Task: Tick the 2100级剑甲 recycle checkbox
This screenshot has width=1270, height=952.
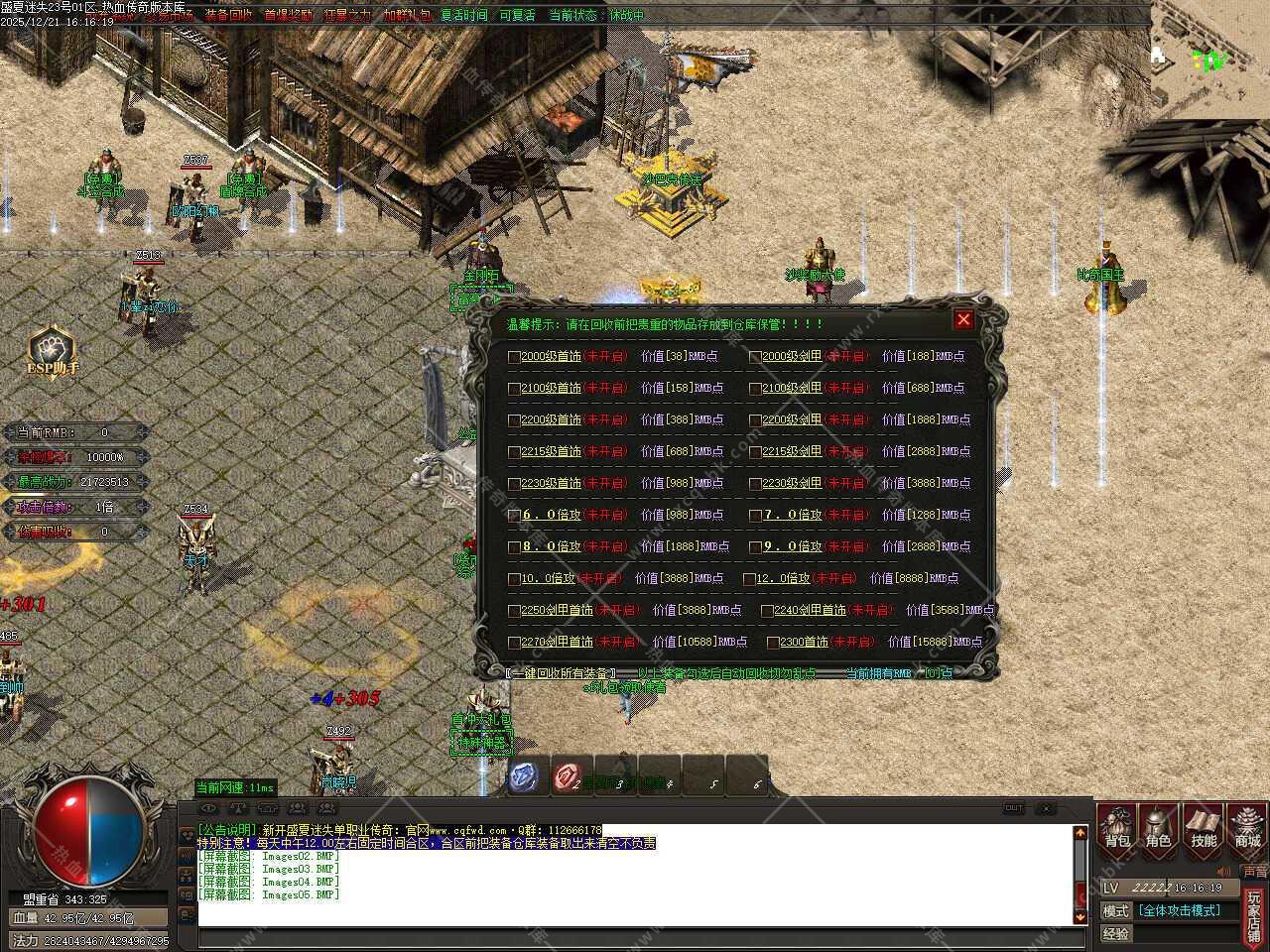Action: tap(755, 389)
